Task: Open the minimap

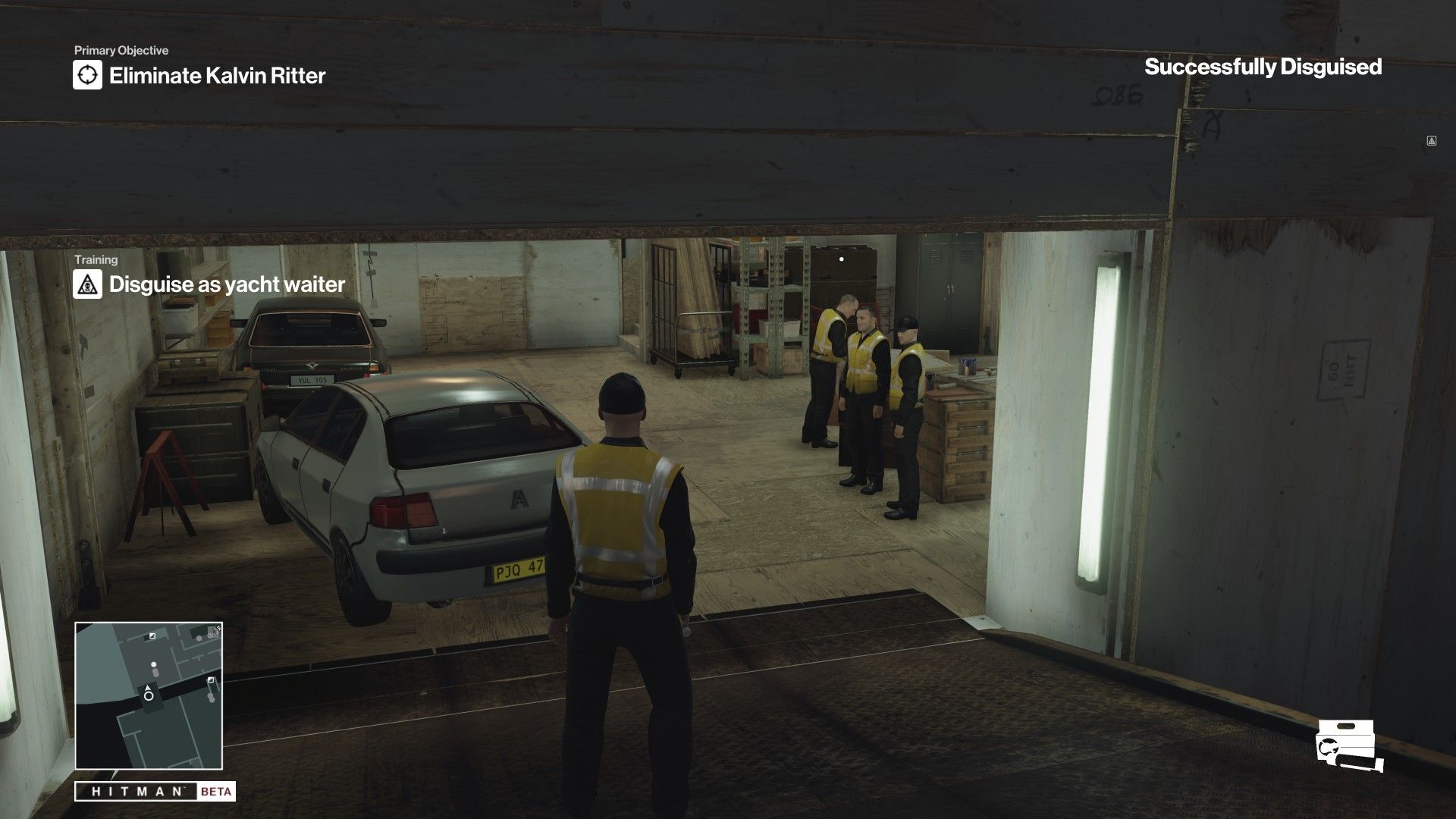Action: click(149, 695)
